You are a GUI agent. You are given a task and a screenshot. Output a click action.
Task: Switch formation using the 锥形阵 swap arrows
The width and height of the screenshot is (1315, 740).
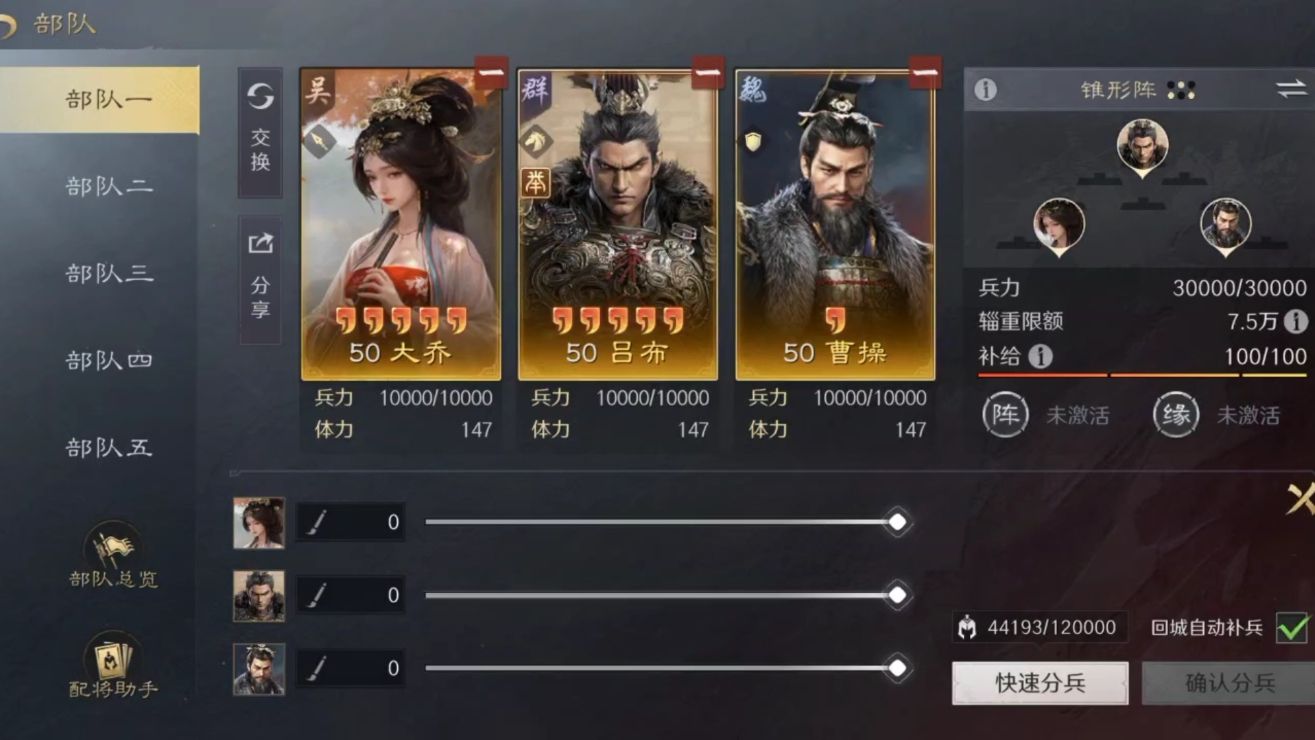pyautogui.click(x=1291, y=89)
